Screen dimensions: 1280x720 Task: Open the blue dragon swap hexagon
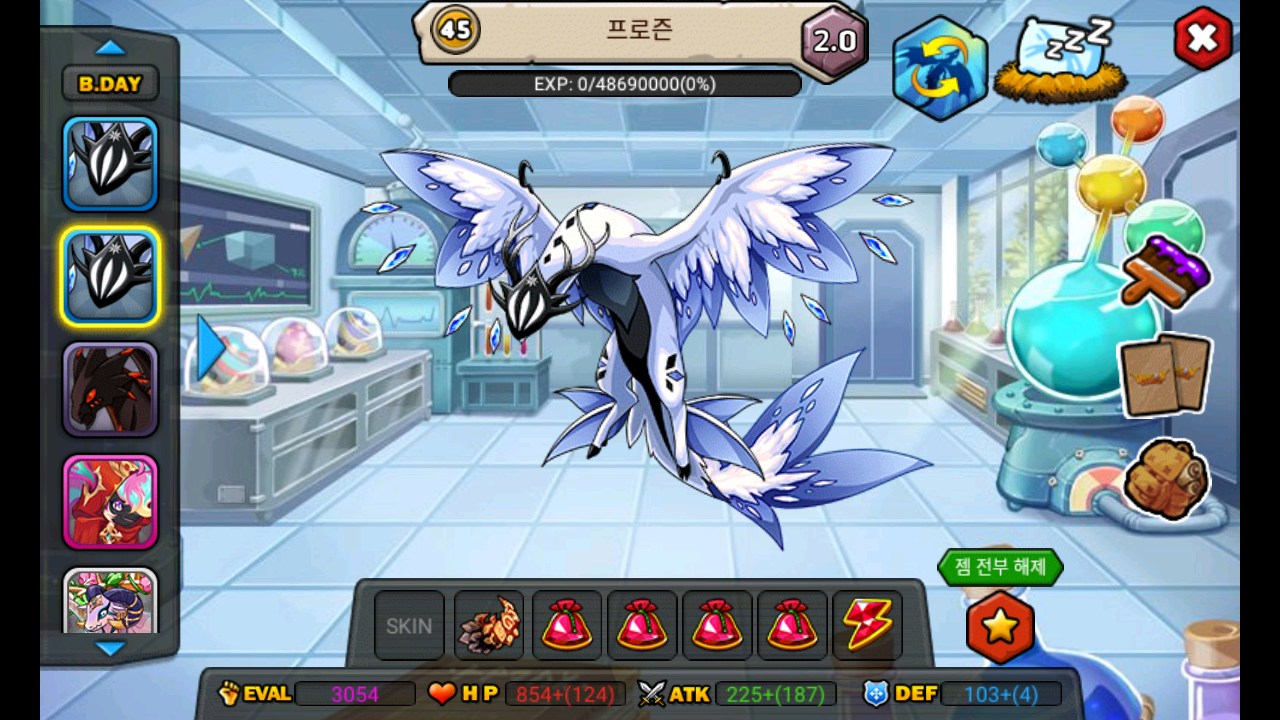pos(940,68)
